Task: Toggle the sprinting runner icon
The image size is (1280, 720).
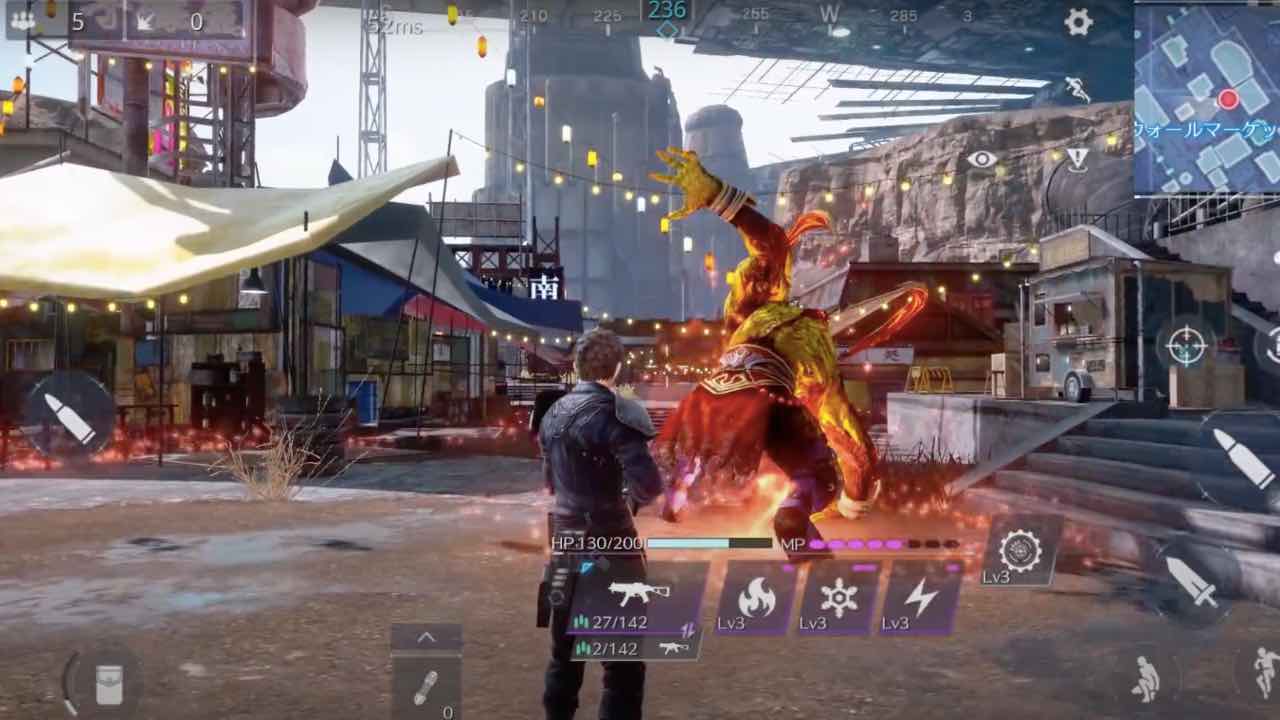Action: [x=1077, y=90]
